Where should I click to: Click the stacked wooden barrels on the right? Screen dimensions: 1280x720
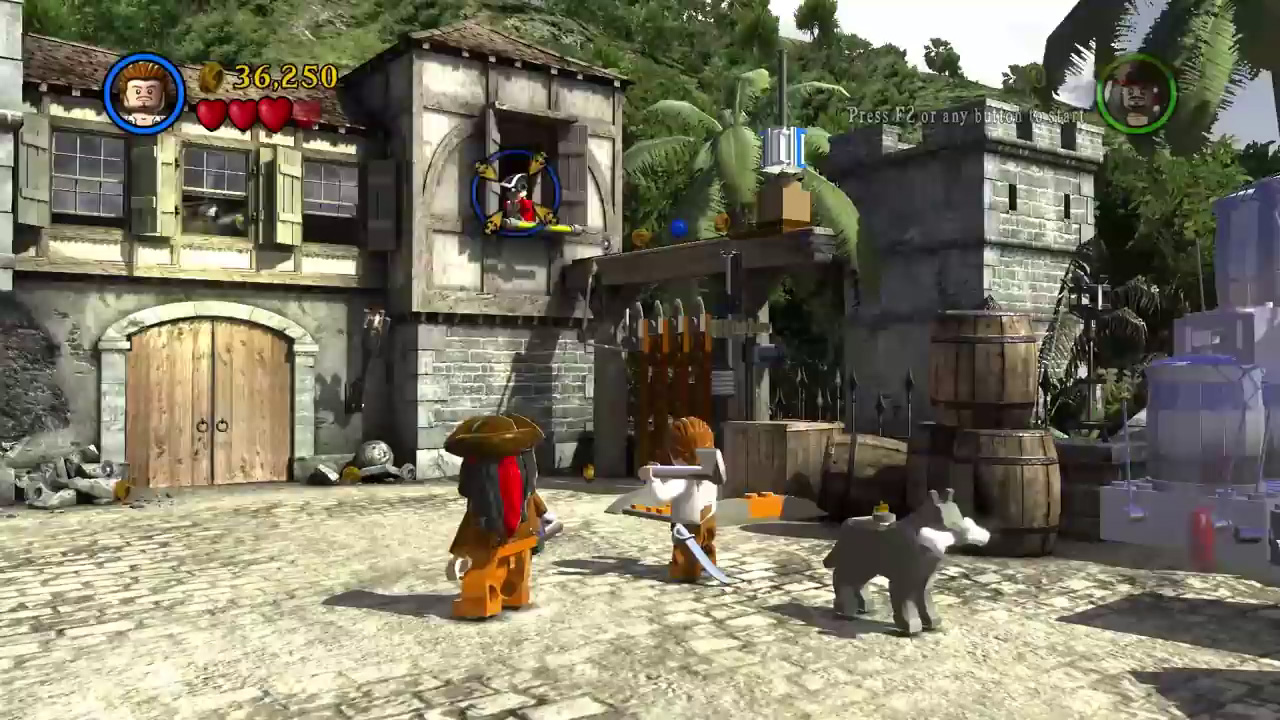tap(990, 420)
